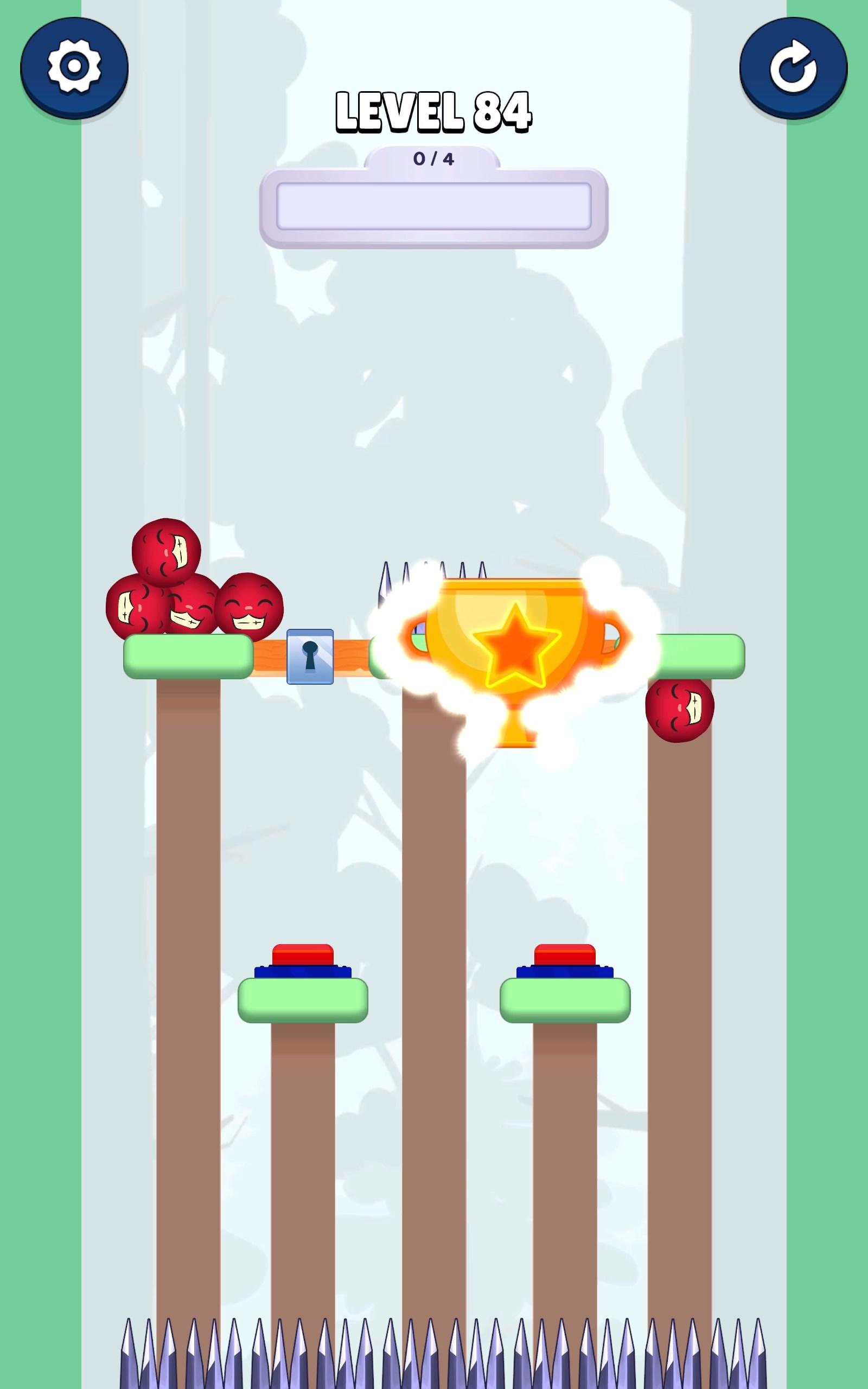The width and height of the screenshot is (868, 1389).
Task: Select the smiling red ball on the left platform
Action: coord(248,607)
